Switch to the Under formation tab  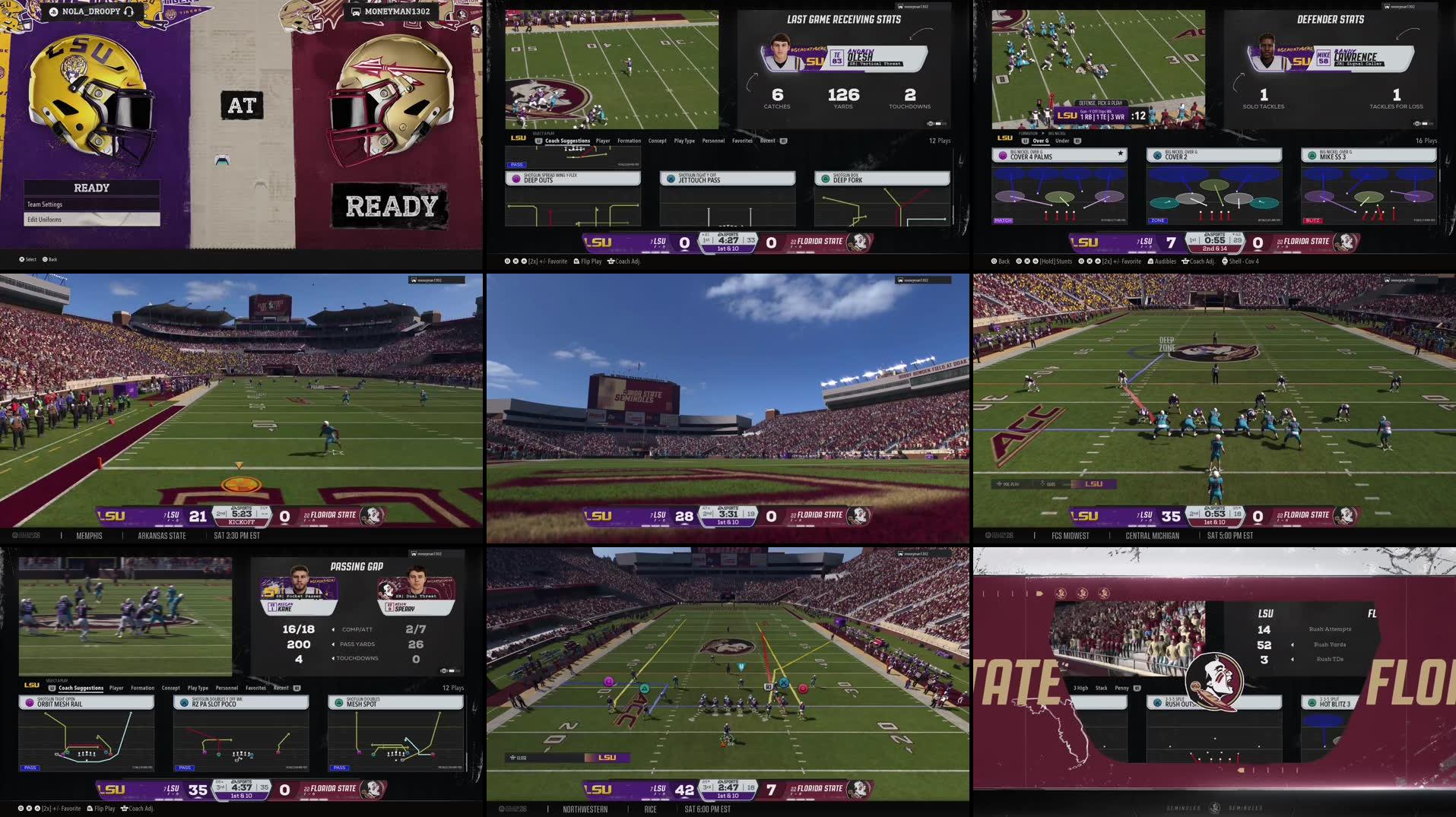point(1062,141)
